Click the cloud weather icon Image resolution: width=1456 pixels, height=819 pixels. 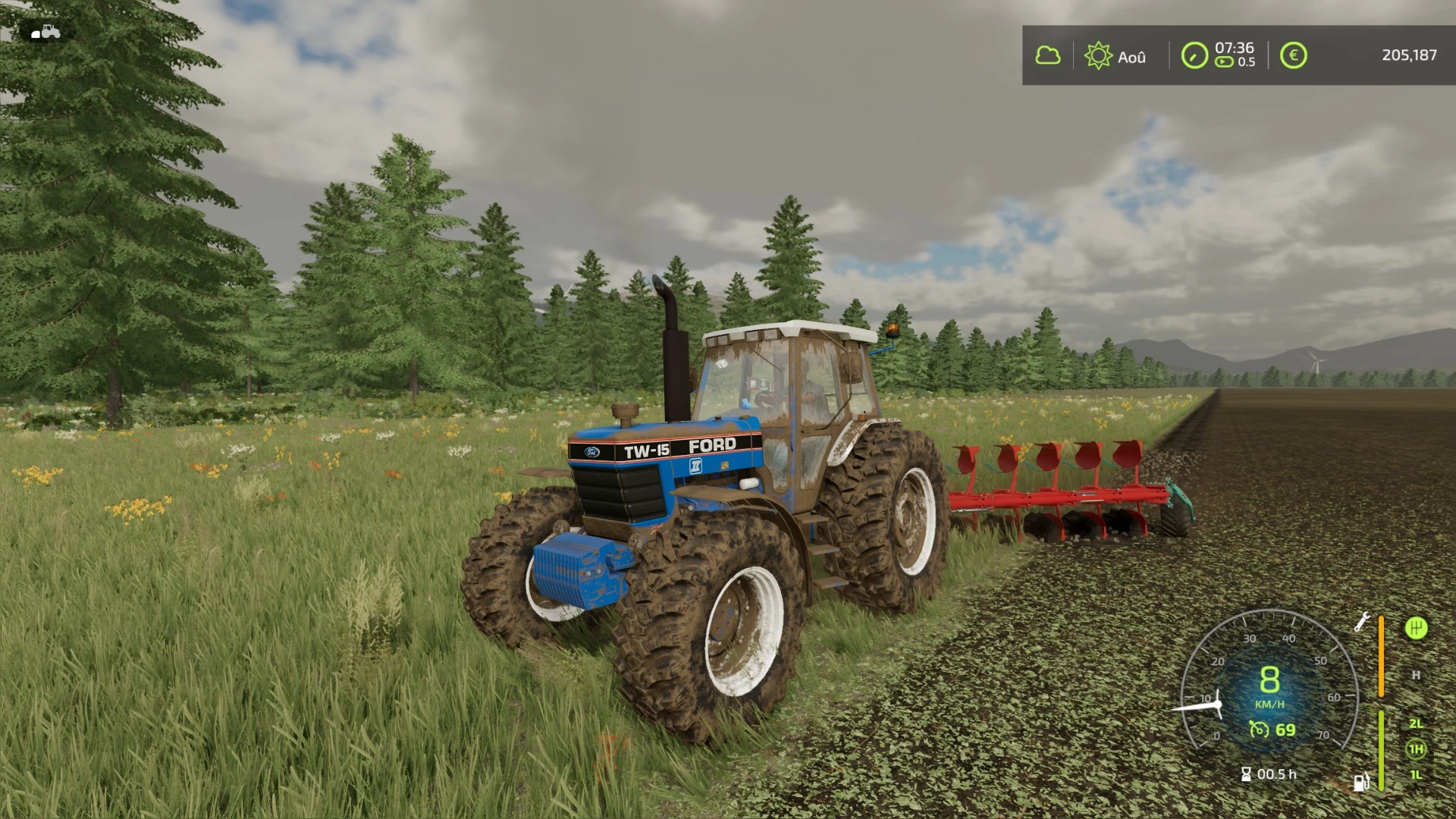(1050, 55)
